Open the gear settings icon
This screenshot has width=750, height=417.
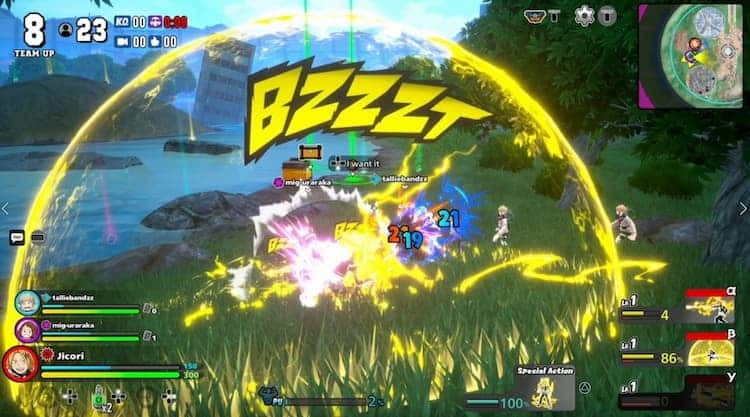[584, 16]
